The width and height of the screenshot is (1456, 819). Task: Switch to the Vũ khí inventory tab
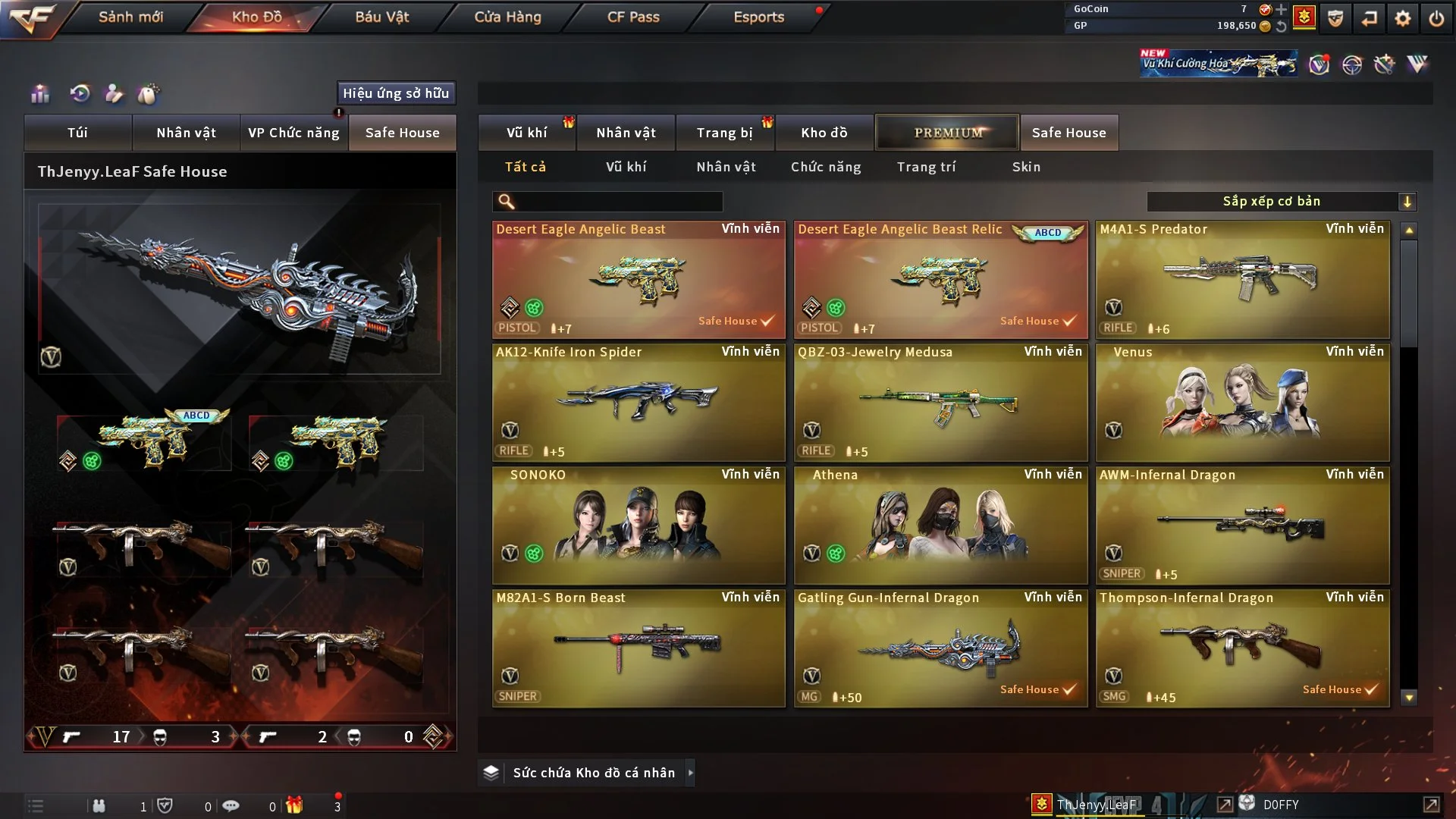[526, 133]
